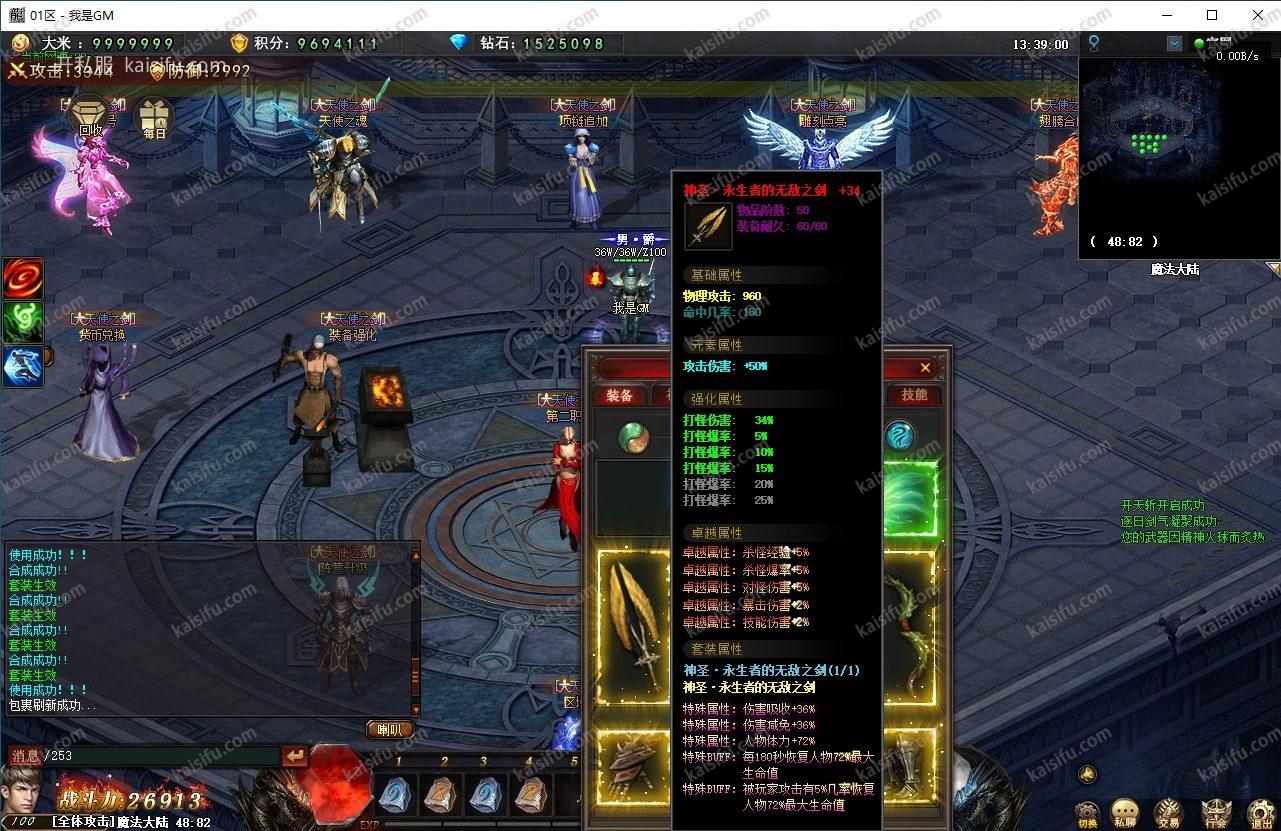
Task: Send chat with the enter arrow button
Action: click(x=295, y=757)
